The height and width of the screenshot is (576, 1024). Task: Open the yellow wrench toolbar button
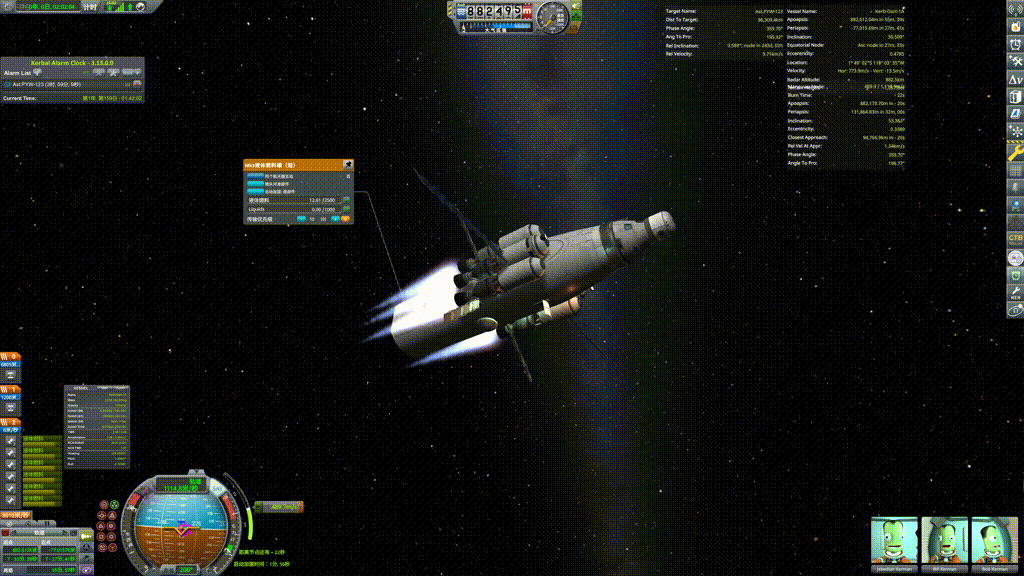click(1014, 153)
